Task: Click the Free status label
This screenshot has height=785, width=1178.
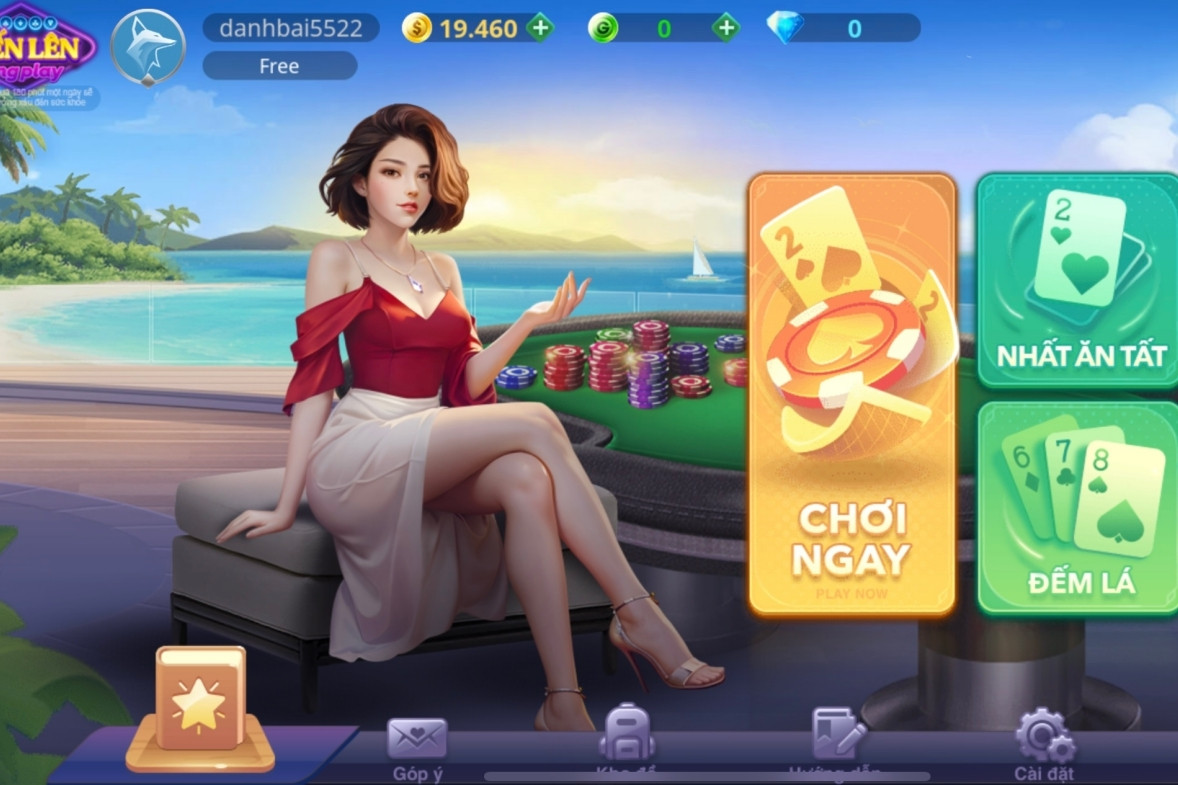Action: click(280, 66)
